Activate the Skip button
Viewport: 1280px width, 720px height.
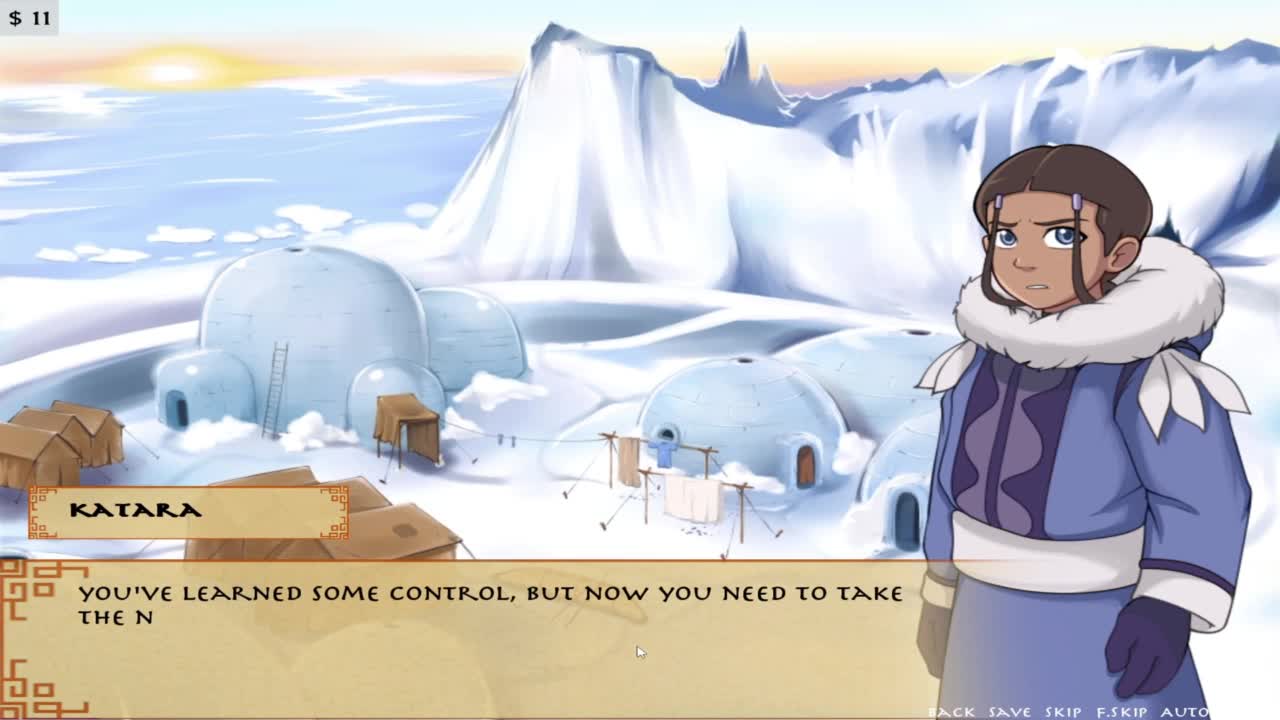pos(1063,712)
